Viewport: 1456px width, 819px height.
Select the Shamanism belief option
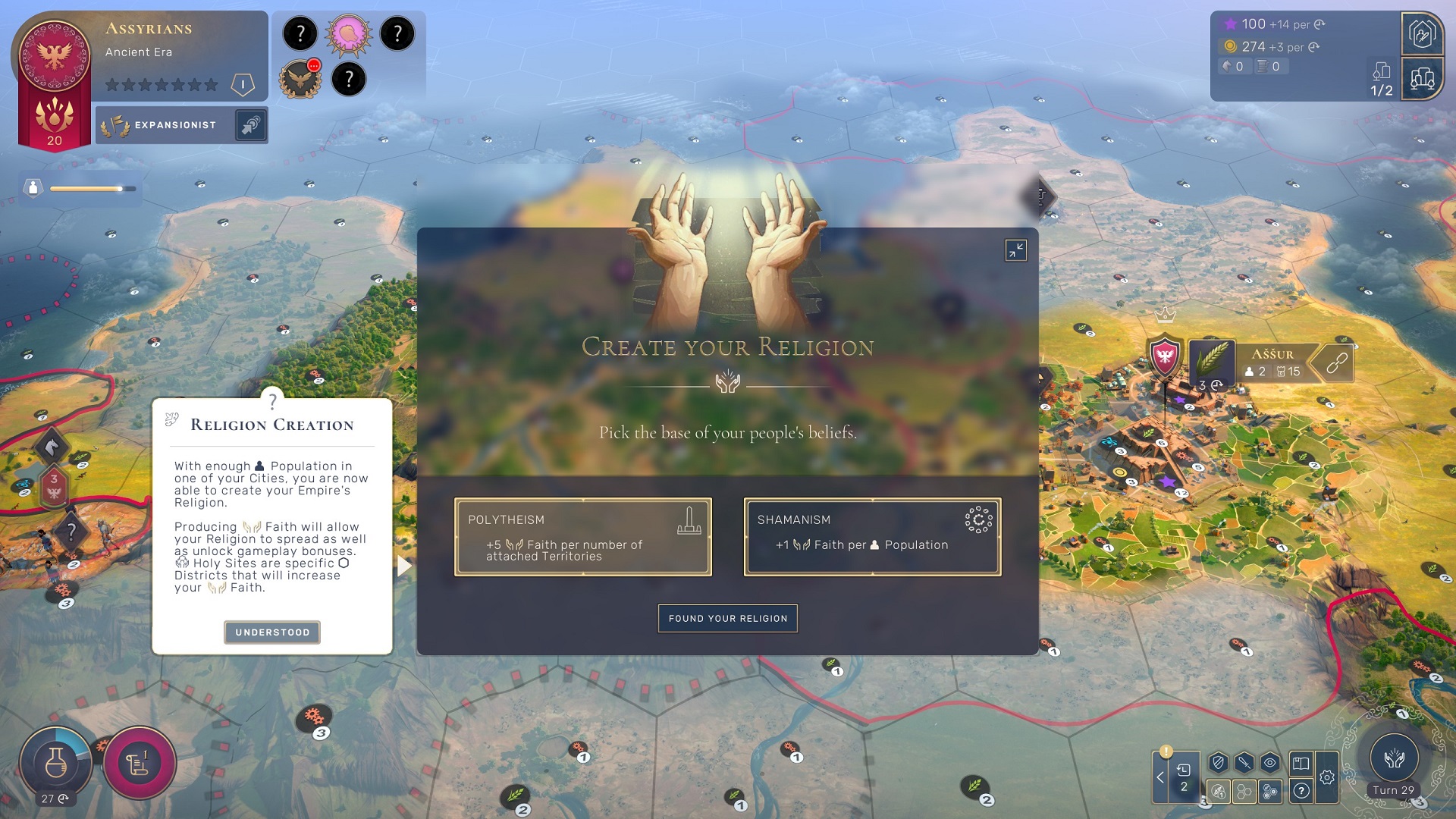(872, 536)
